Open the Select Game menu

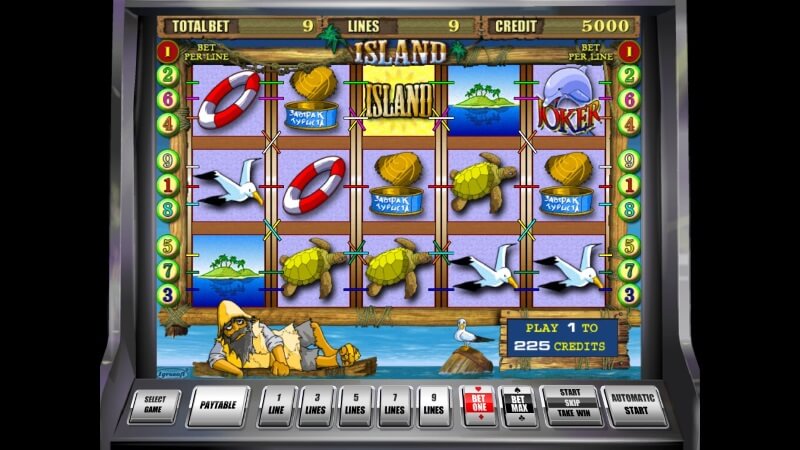161,405
